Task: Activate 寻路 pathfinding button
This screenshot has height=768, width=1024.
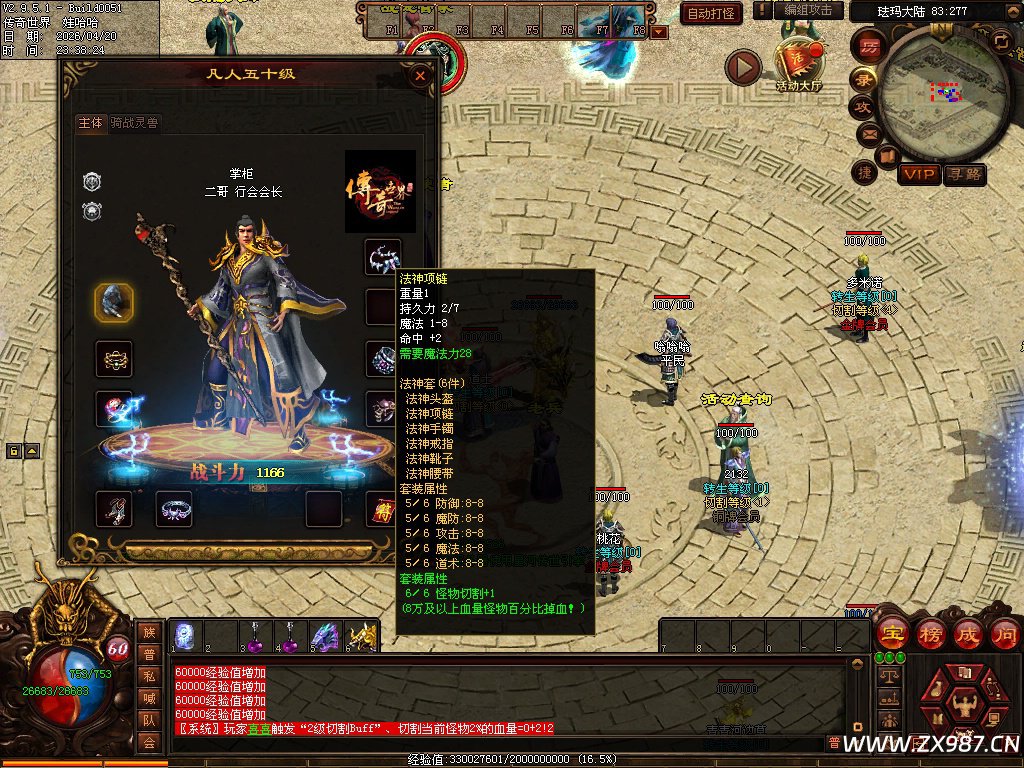Action: pos(964,175)
